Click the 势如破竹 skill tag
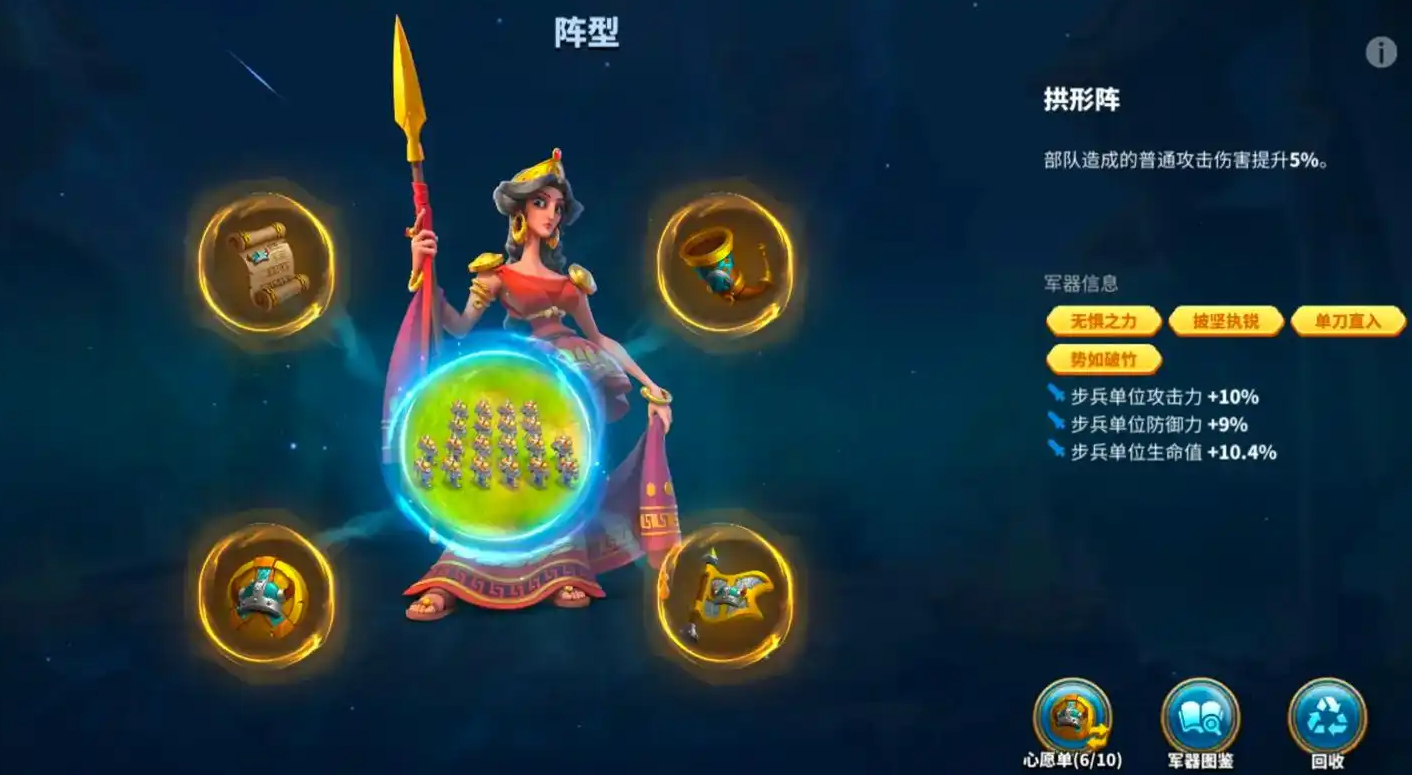The height and width of the screenshot is (775, 1412). 1103,359
